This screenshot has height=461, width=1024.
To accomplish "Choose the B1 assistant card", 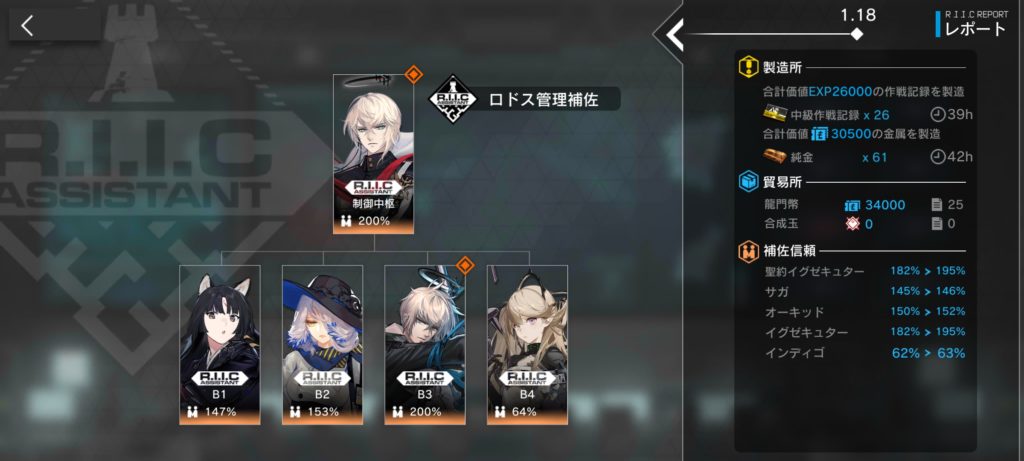I will 219,344.
